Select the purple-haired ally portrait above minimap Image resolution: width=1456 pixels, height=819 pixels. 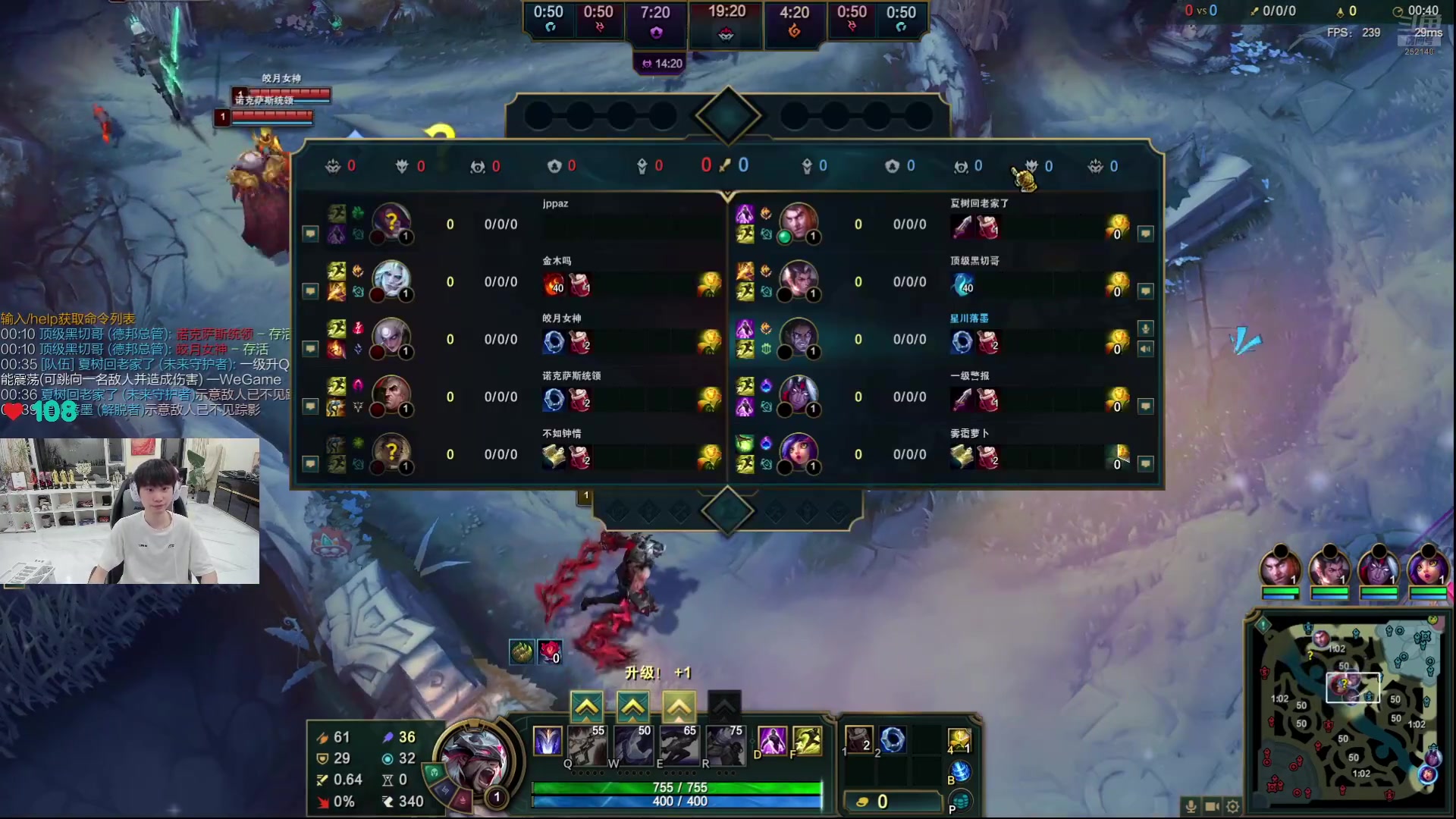1428,569
